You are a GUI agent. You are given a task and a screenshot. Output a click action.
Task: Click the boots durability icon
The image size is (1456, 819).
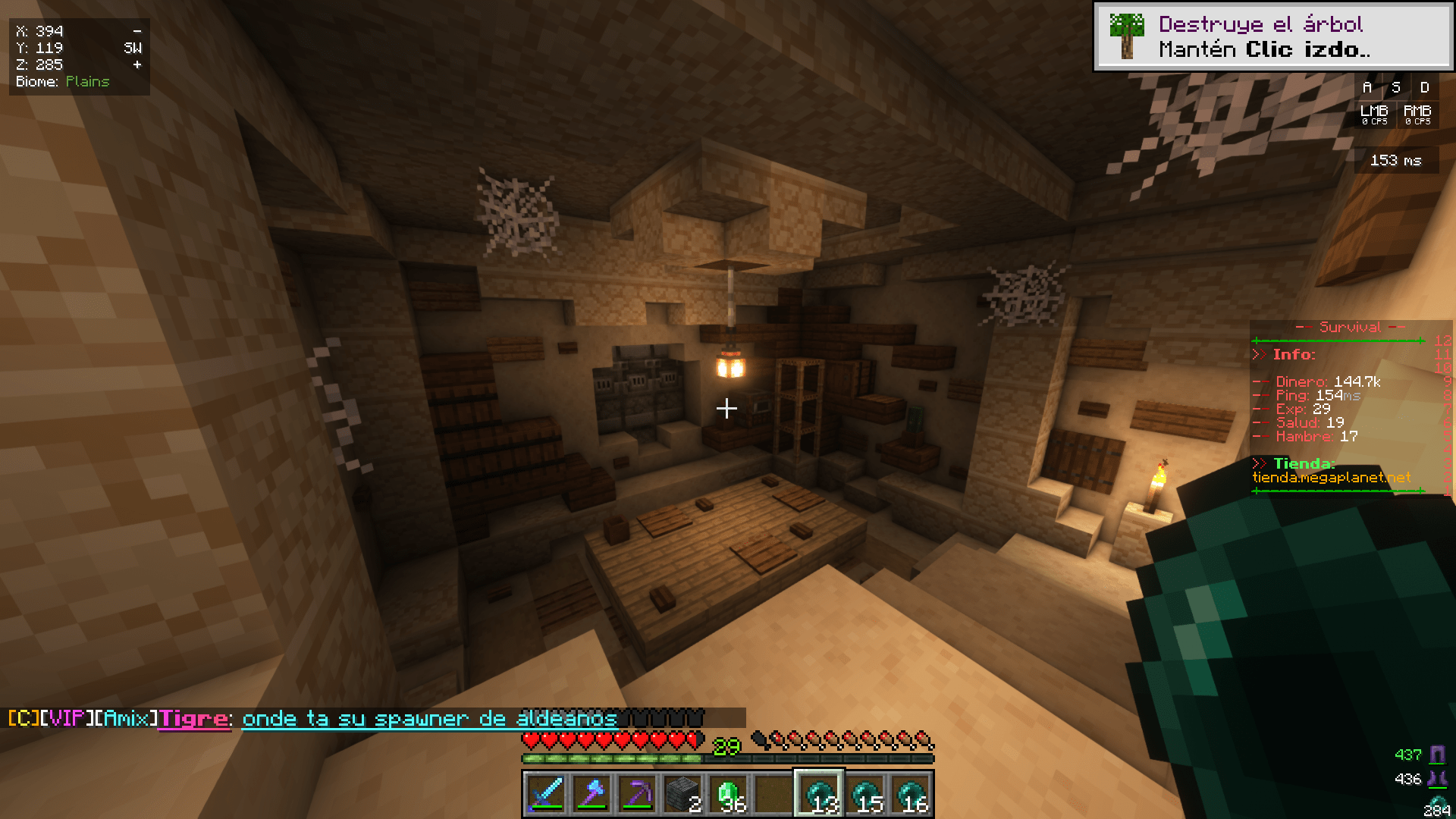[x=1437, y=779]
